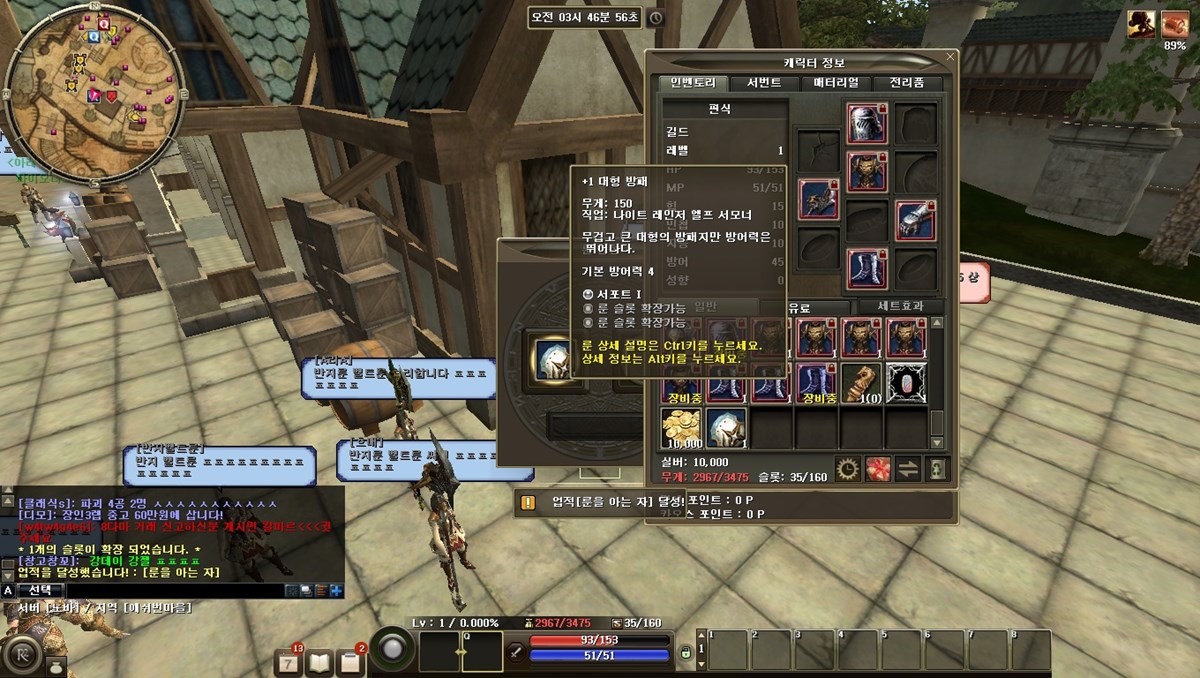Viewport: 1200px width, 678px height.
Task: Show the 세트효과 set effects
Action: coord(896,307)
